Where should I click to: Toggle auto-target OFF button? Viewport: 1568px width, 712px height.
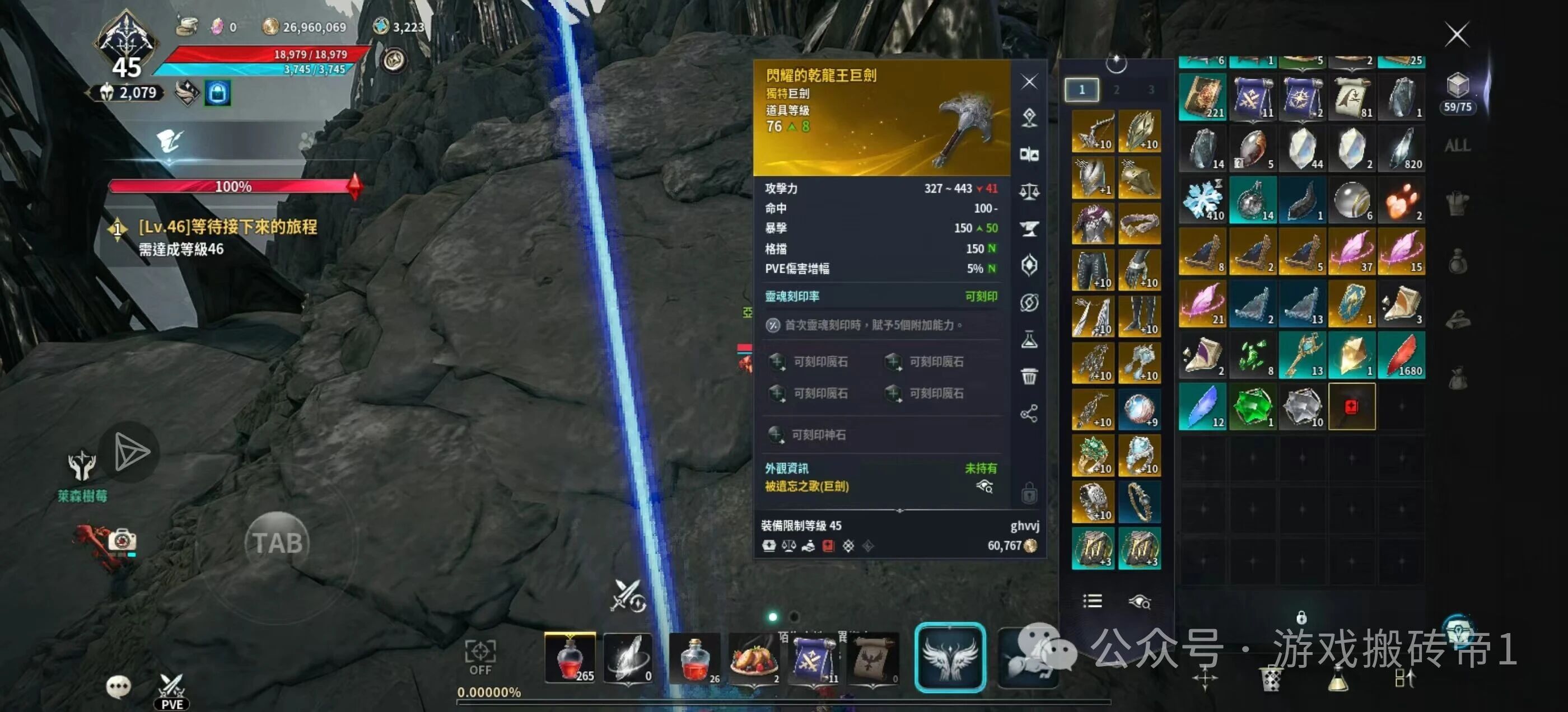pyautogui.click(x=480, y=657)
